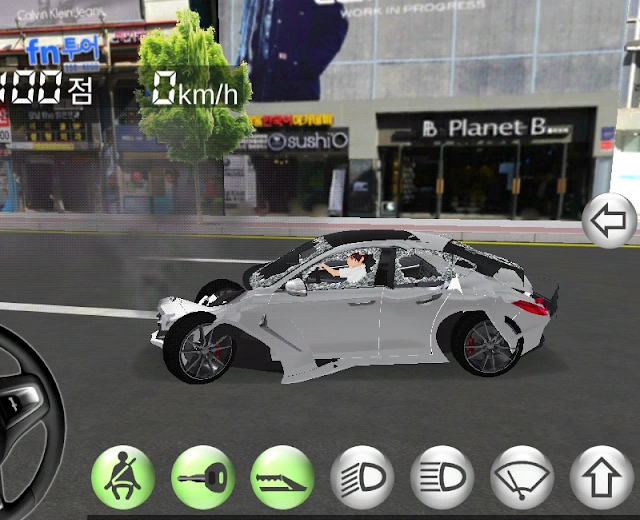
Task: Turn on the windshield wipers
Action: point(522,477)
